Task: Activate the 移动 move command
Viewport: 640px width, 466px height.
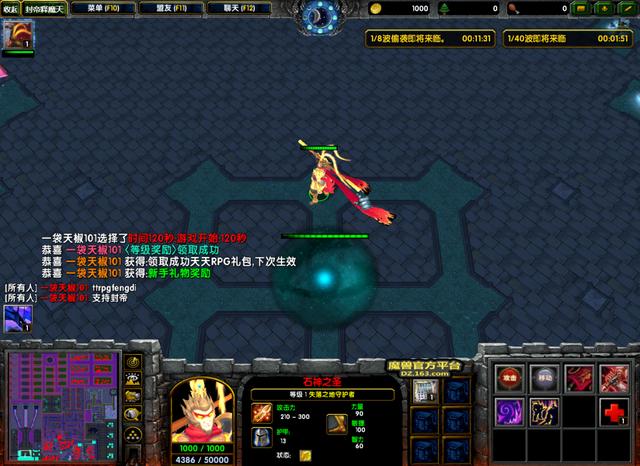Action: 545,378
